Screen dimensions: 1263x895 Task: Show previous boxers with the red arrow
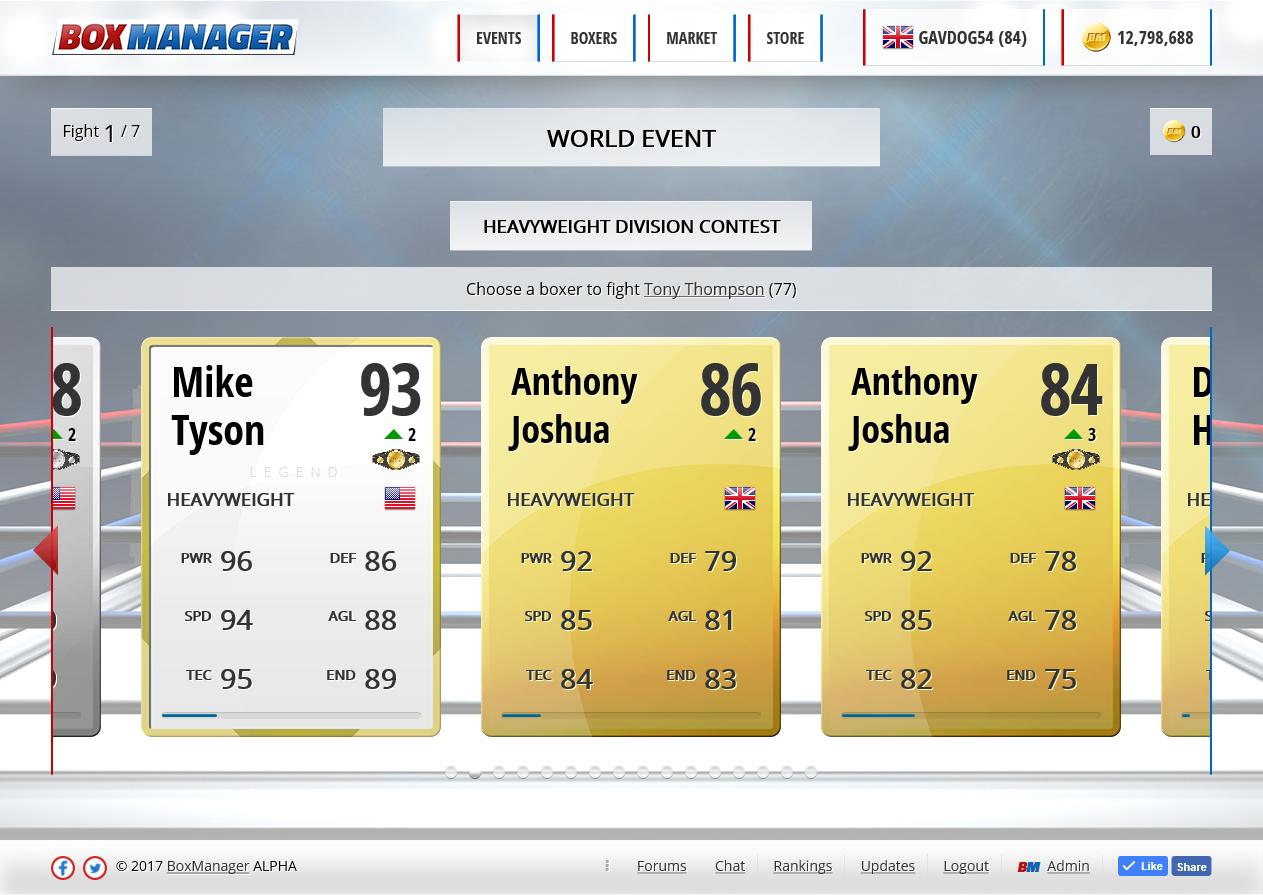46,550
